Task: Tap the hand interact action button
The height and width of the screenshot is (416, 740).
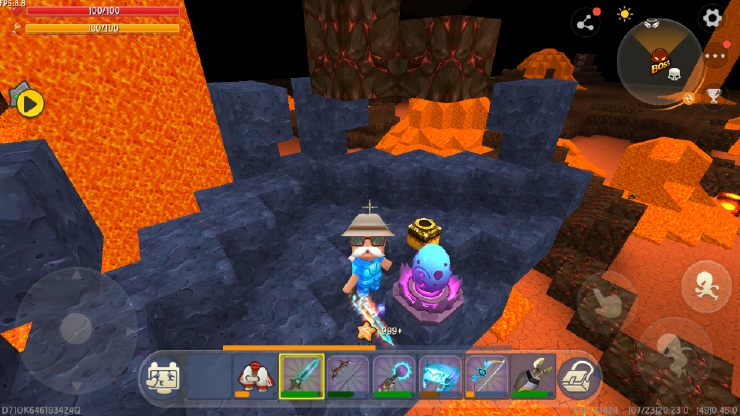Action: click(607, 301)
